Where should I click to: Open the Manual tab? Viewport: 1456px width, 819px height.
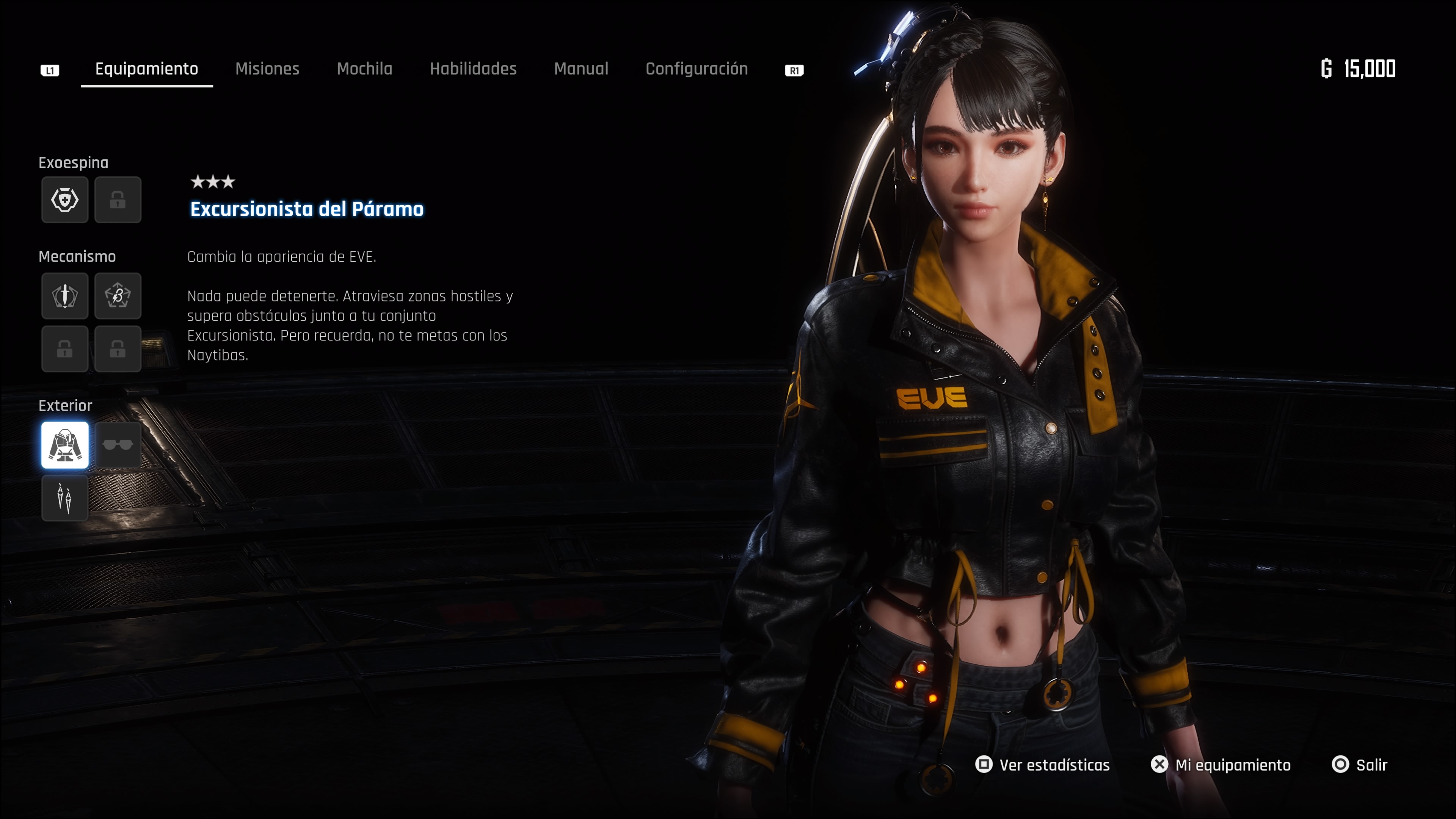(x=581, y=68)
